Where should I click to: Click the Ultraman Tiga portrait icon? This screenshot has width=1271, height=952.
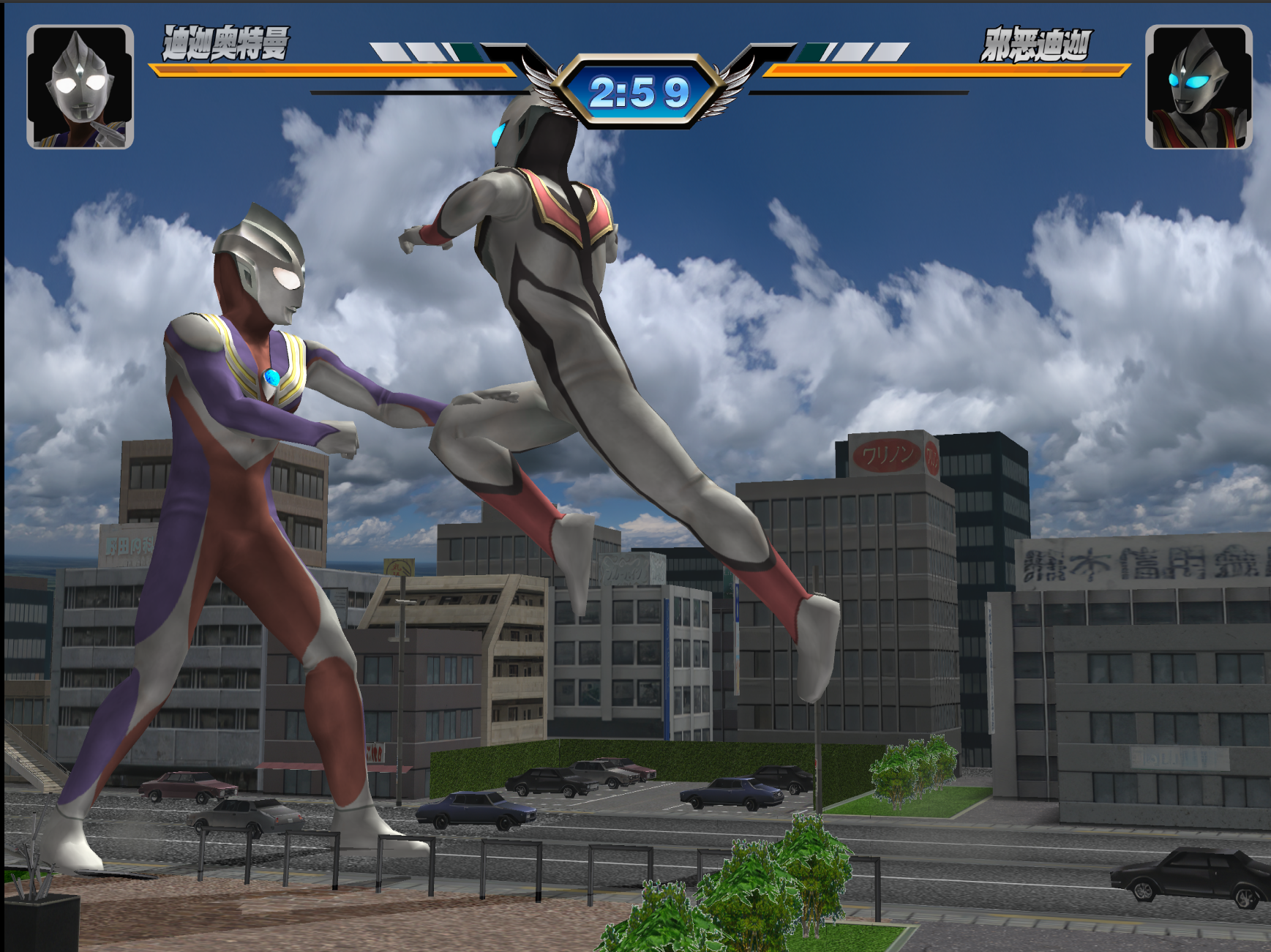[80, 86]
